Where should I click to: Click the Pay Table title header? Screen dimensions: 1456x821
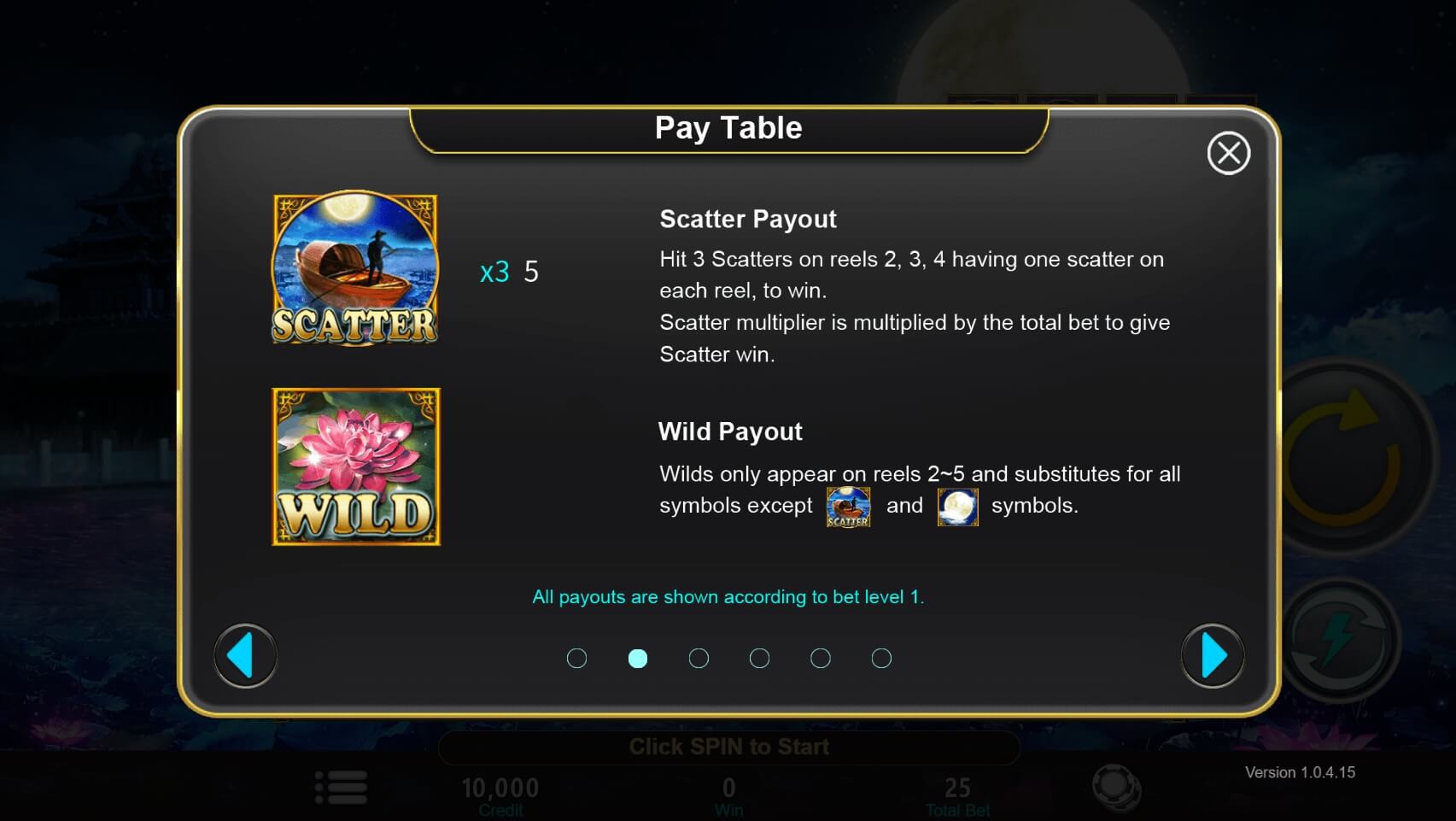(728, 127)
